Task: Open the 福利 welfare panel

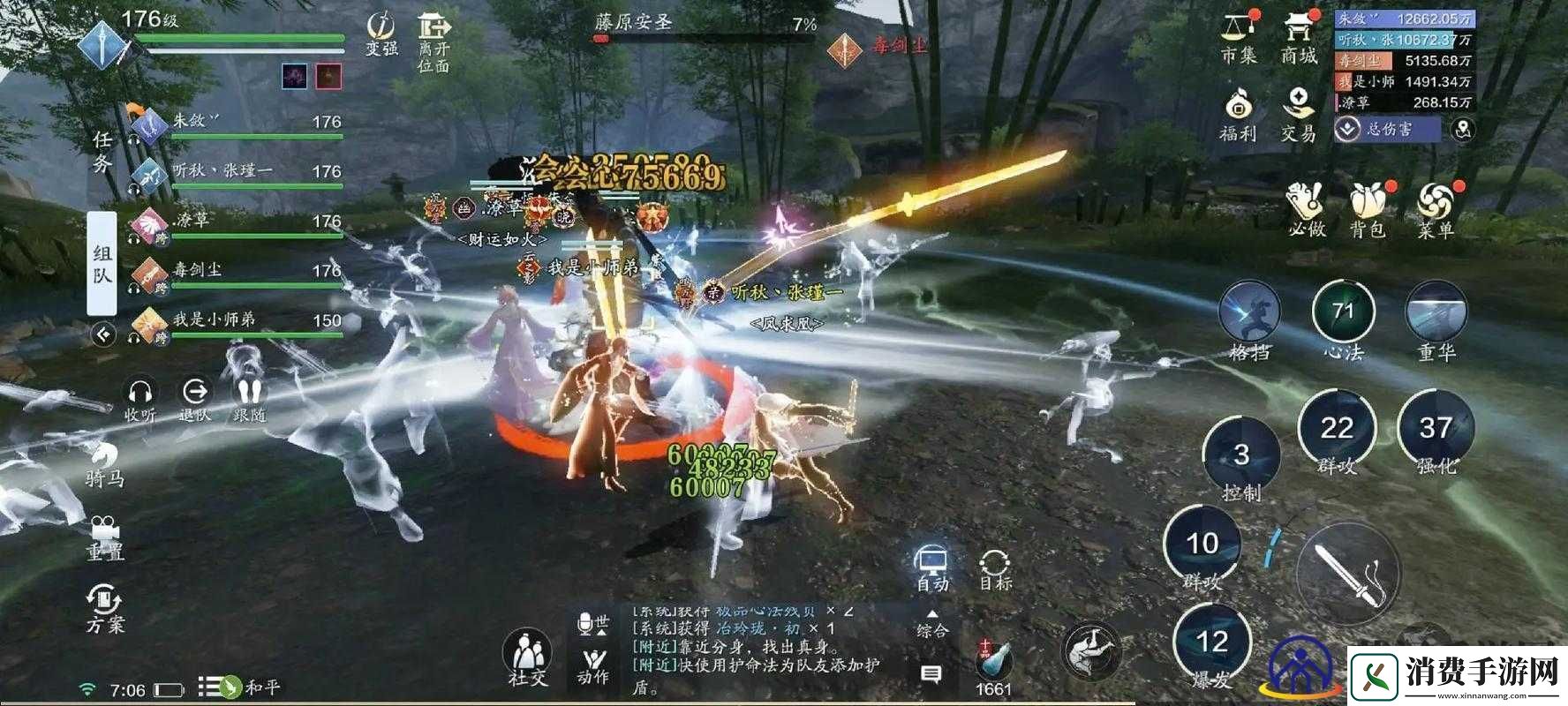Action: click(x=1238, y=113)
